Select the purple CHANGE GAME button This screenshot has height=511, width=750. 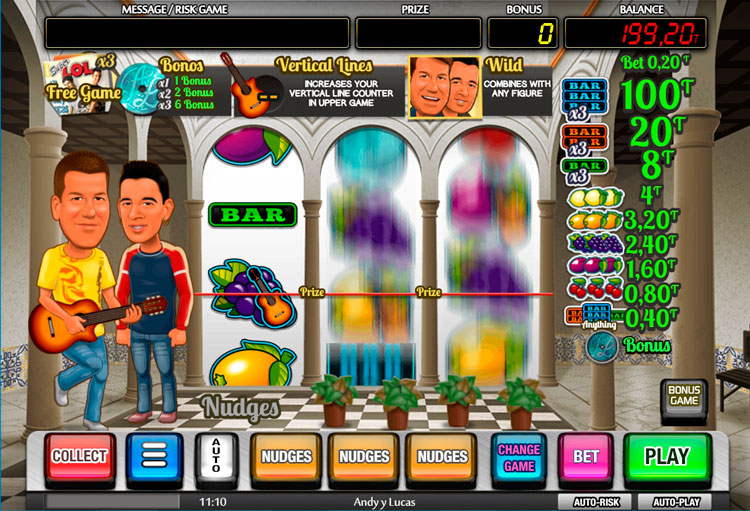tap(519, 457)
